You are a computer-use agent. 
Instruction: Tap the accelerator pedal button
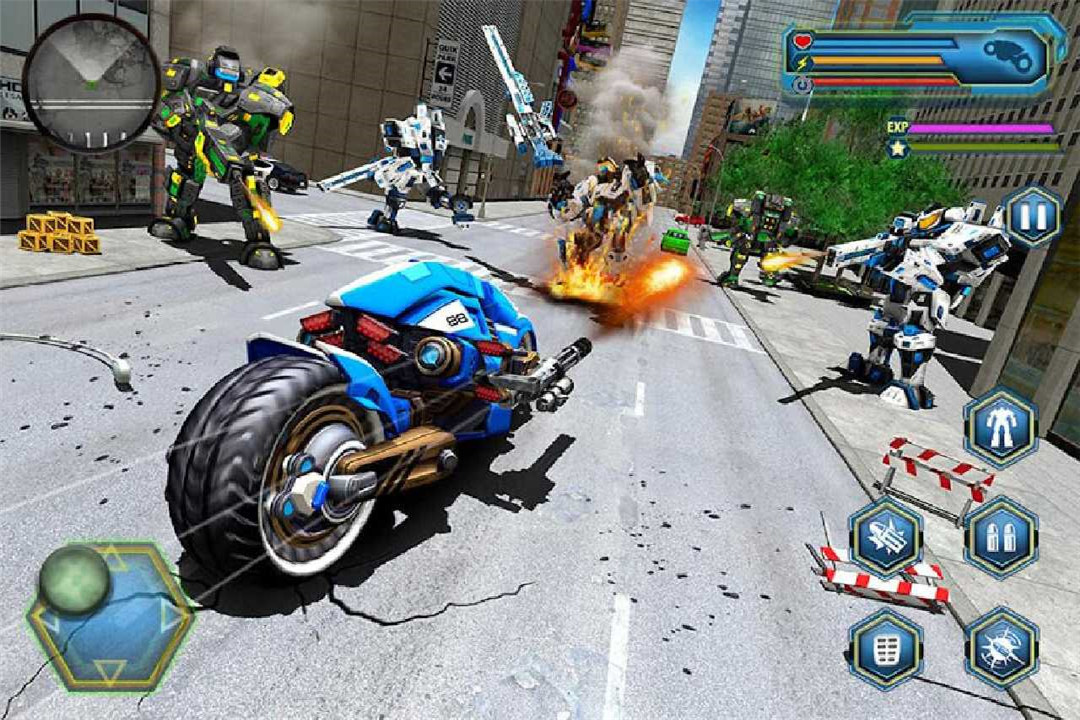[885, 647]
